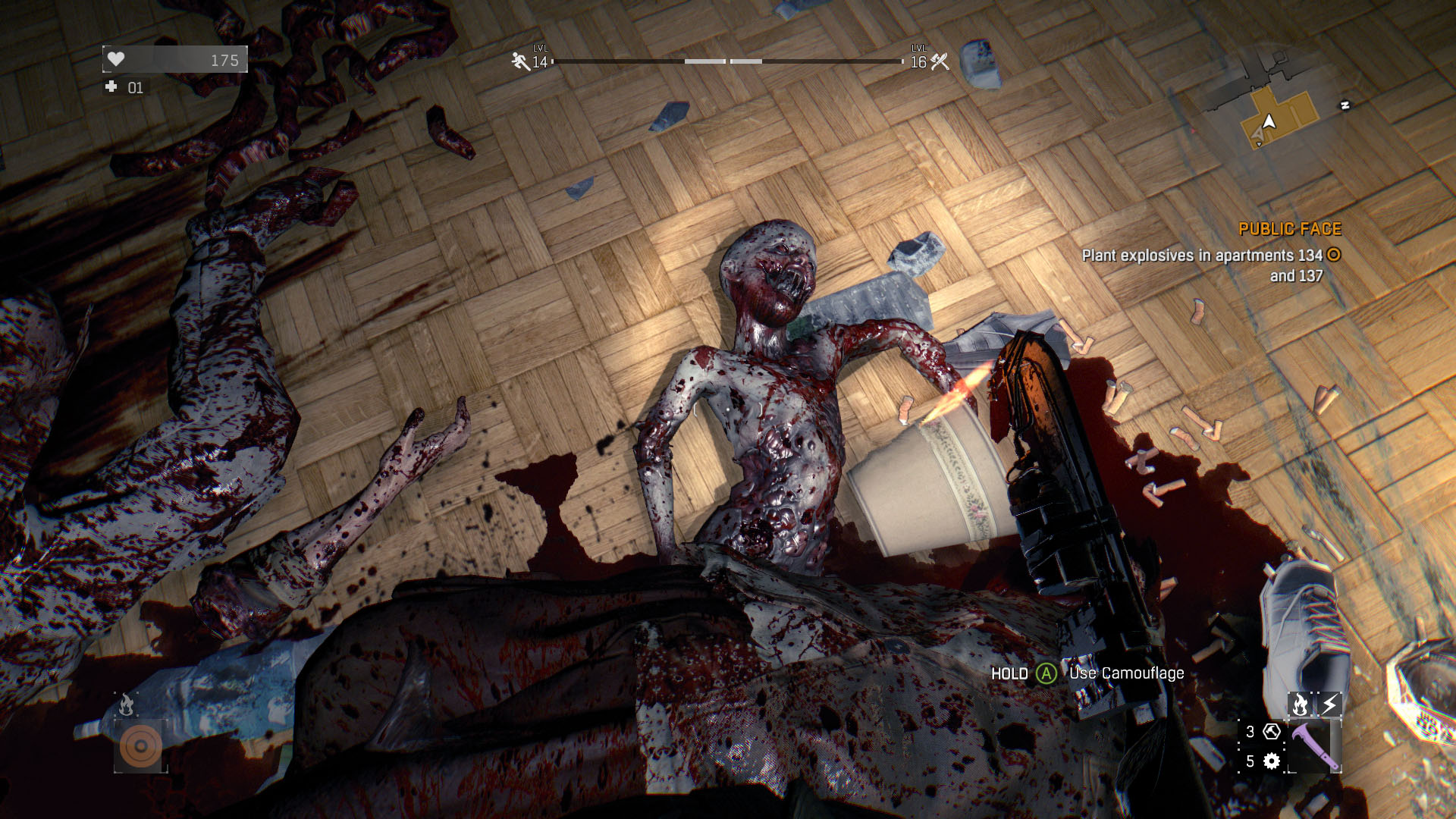Viewport: 1456px width, 819px height.
Task: Select the orange disc equipment slot
Action: pyautogui.click(x=140, y=746)
